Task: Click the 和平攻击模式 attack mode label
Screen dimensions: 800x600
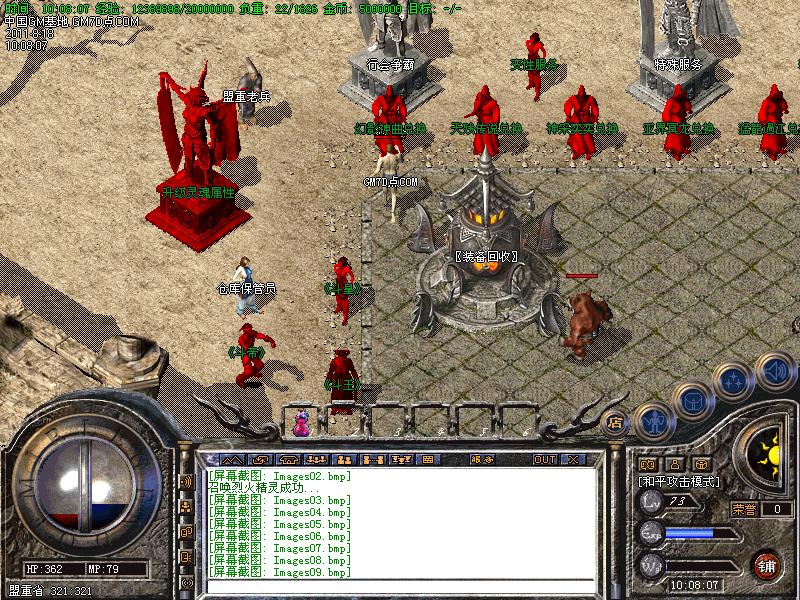Action: (680, 481)
